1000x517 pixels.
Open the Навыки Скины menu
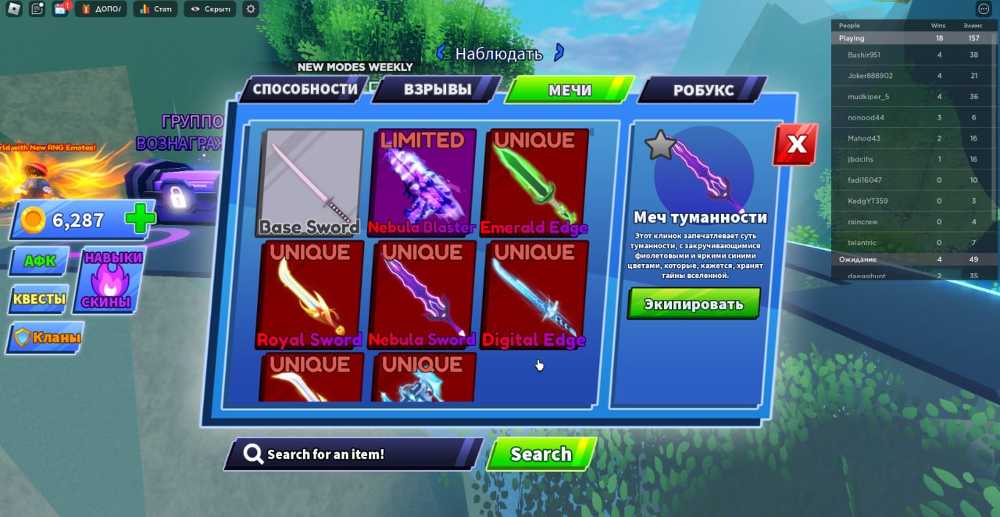(112, 280)
